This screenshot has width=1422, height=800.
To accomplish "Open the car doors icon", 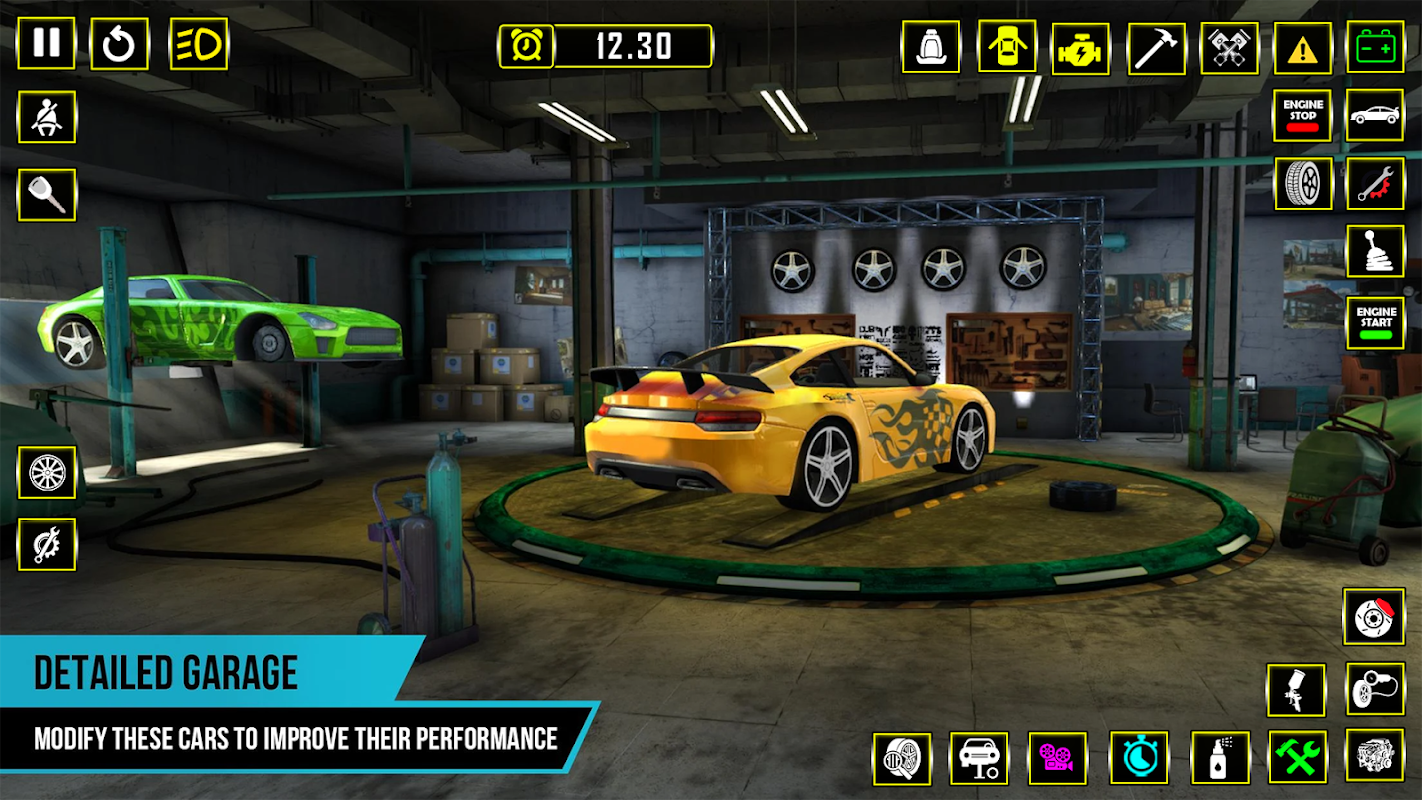I will tap(1006, 47).
